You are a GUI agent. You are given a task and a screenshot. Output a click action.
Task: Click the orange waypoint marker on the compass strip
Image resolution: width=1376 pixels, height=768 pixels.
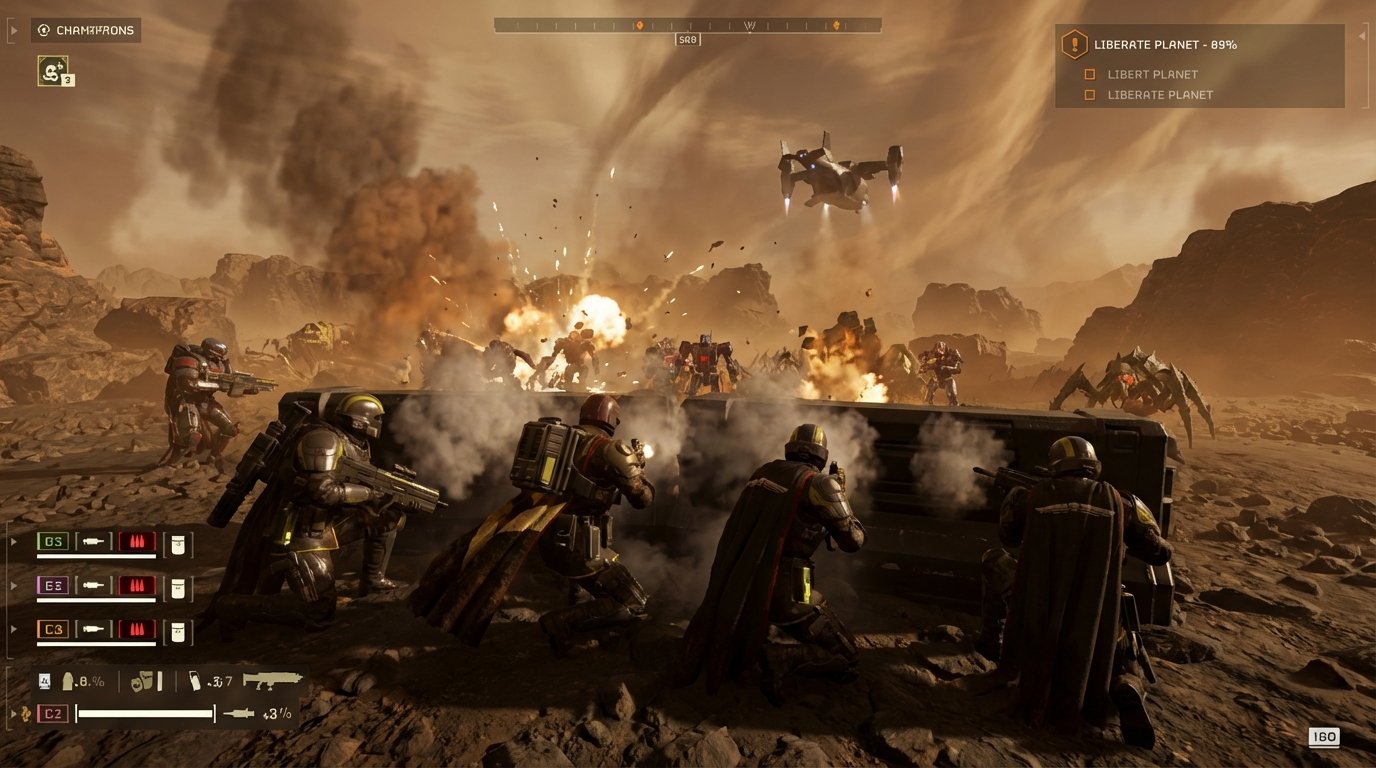click(639, 25)
